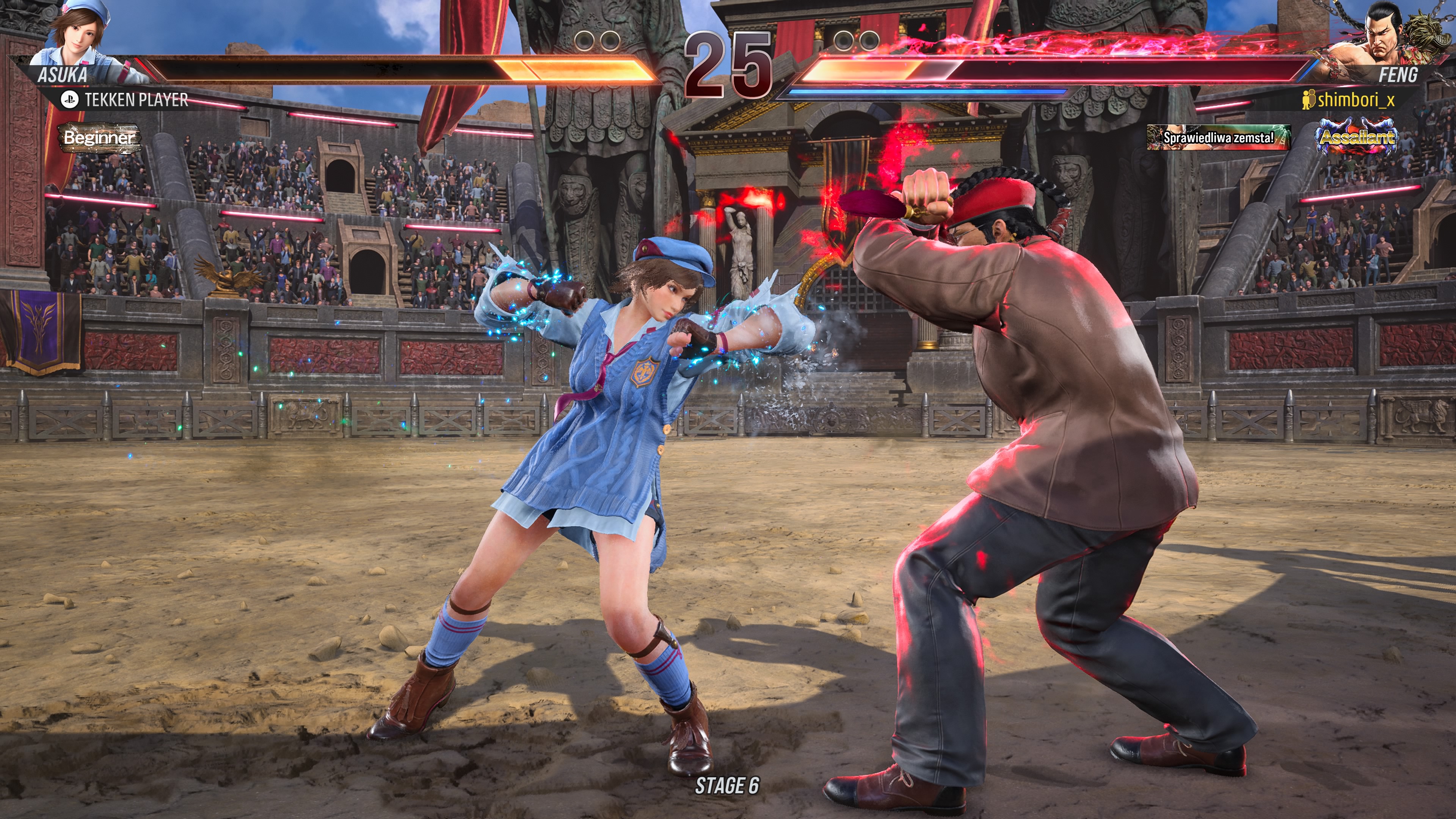Select the shimbori_x player name

pyautogui.click(x=1356, y=100)
